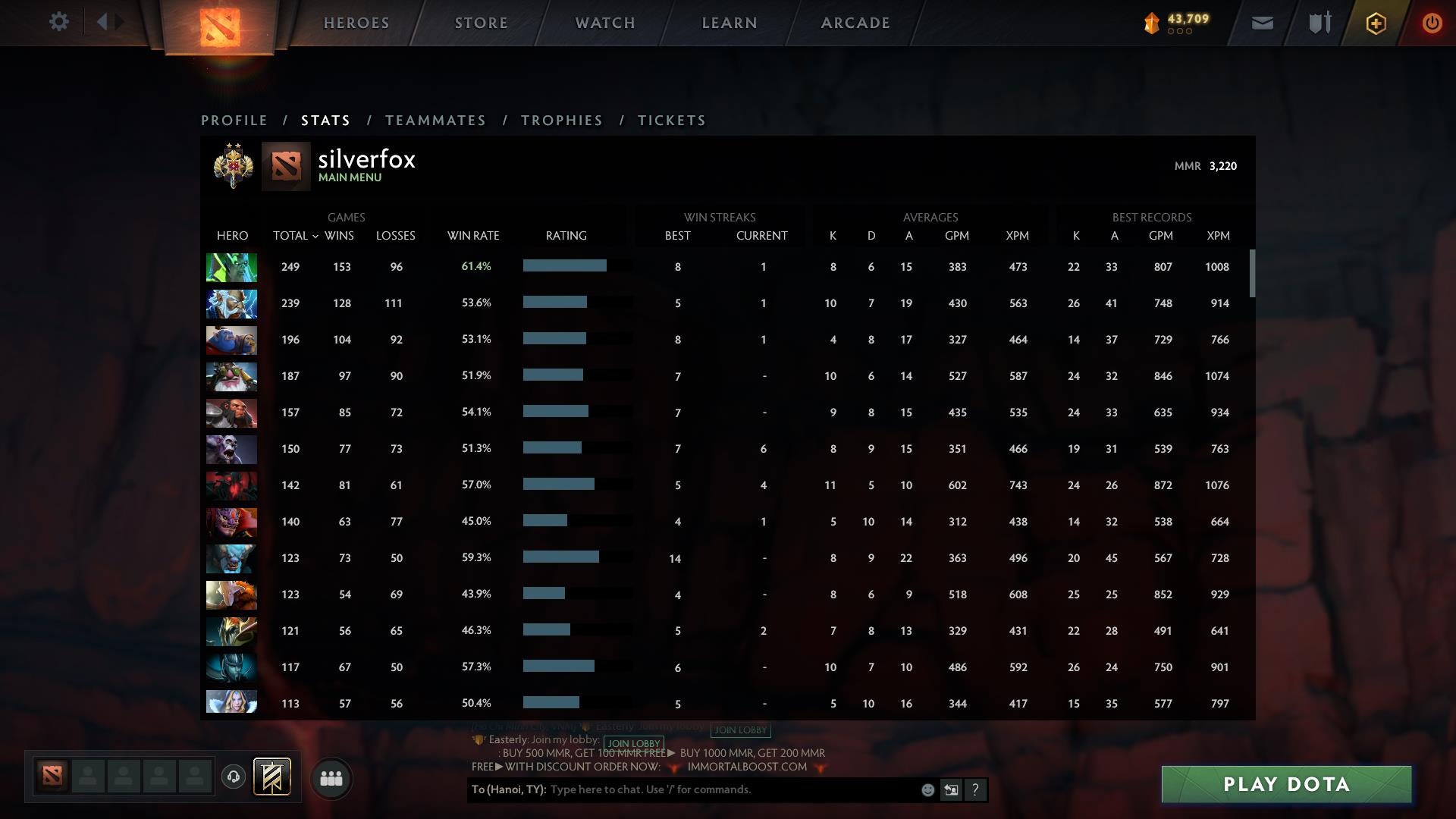Click the power icon to exit
The width and height of the screenshot is (1456, 819).
coord(1432,24)
